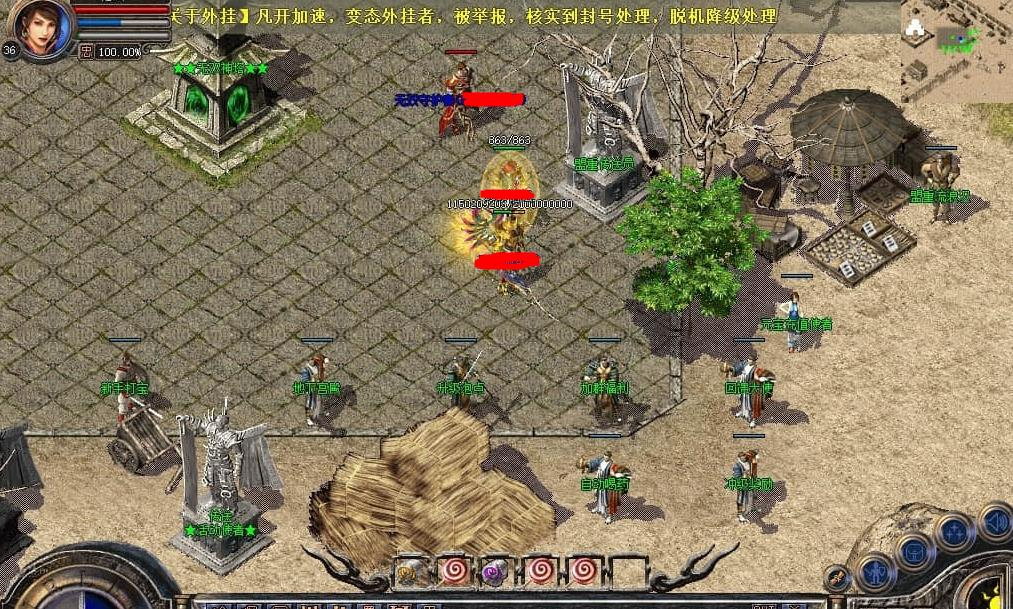Select the tan shell item in the hotbar
The image size is (1013, 609).
[x=409, y=571]
